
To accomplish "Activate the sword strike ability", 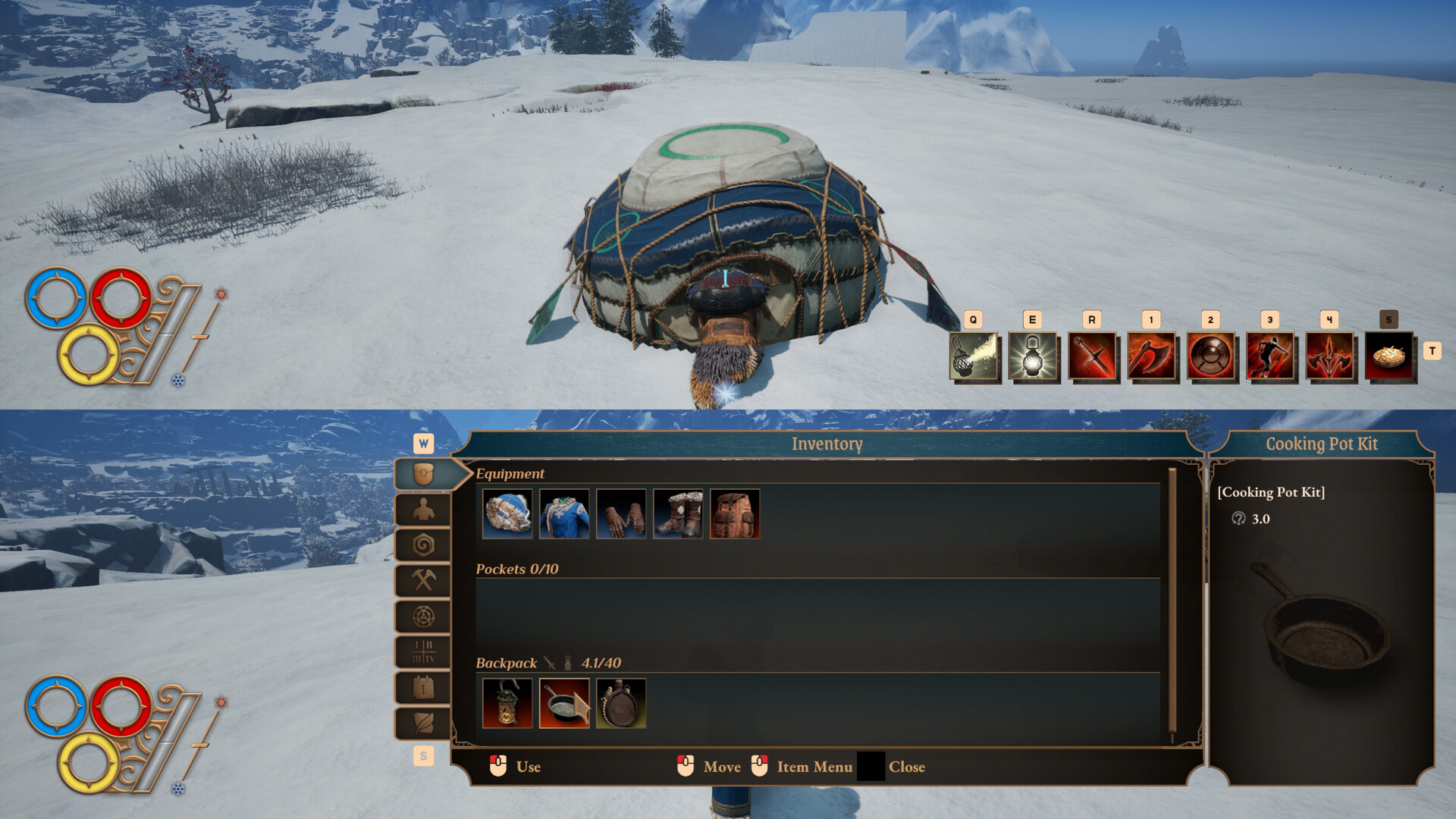I will 1092,356.
